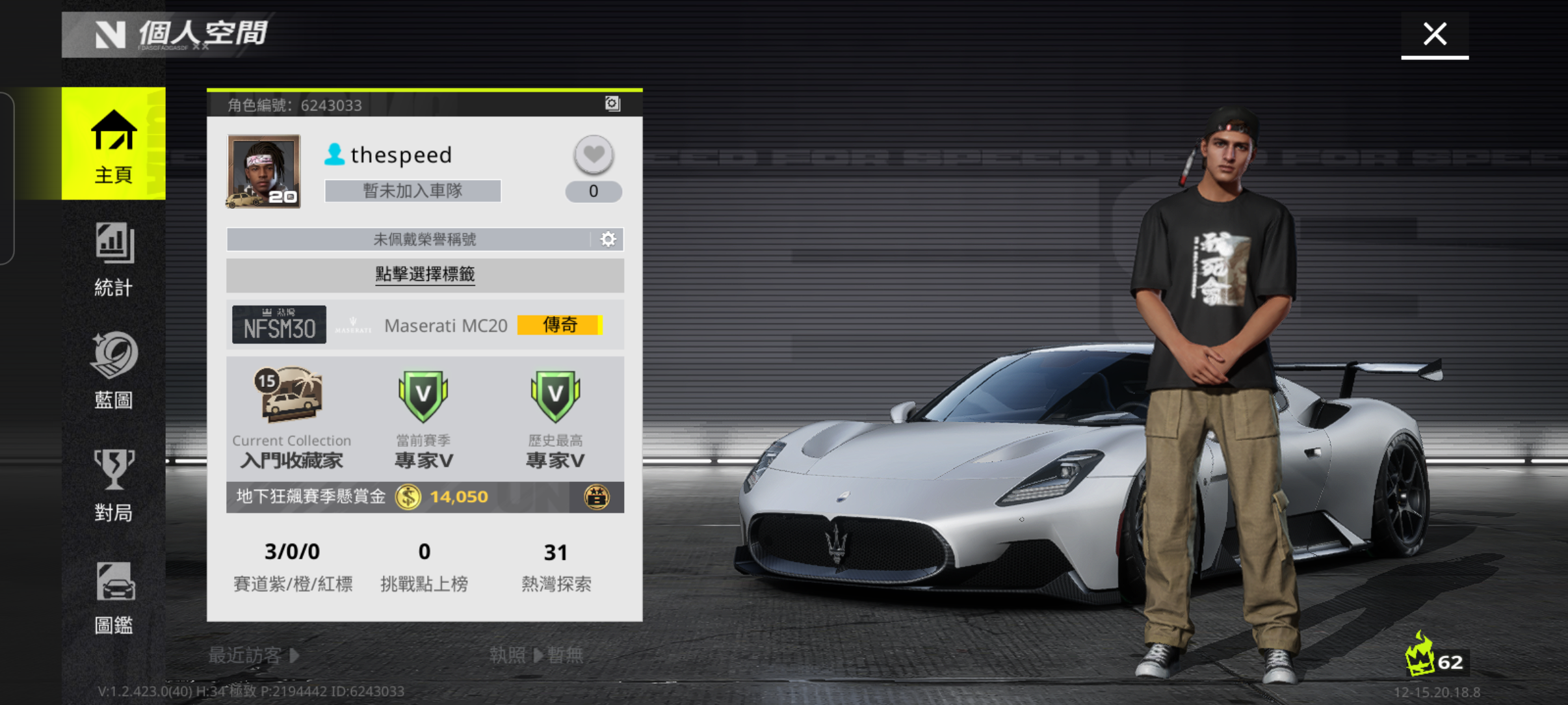Open the 藍圖 blueprint panel
The width and height of the screenshot is (1568, 705).
point(113,371)
